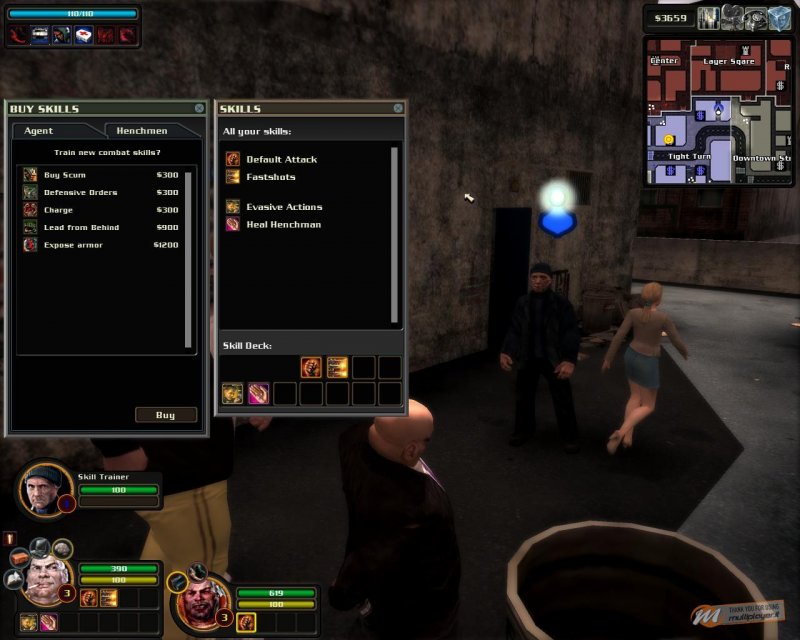Open the city minimap
This screenshot has width=800, height=640.
[x=718, y=110]
